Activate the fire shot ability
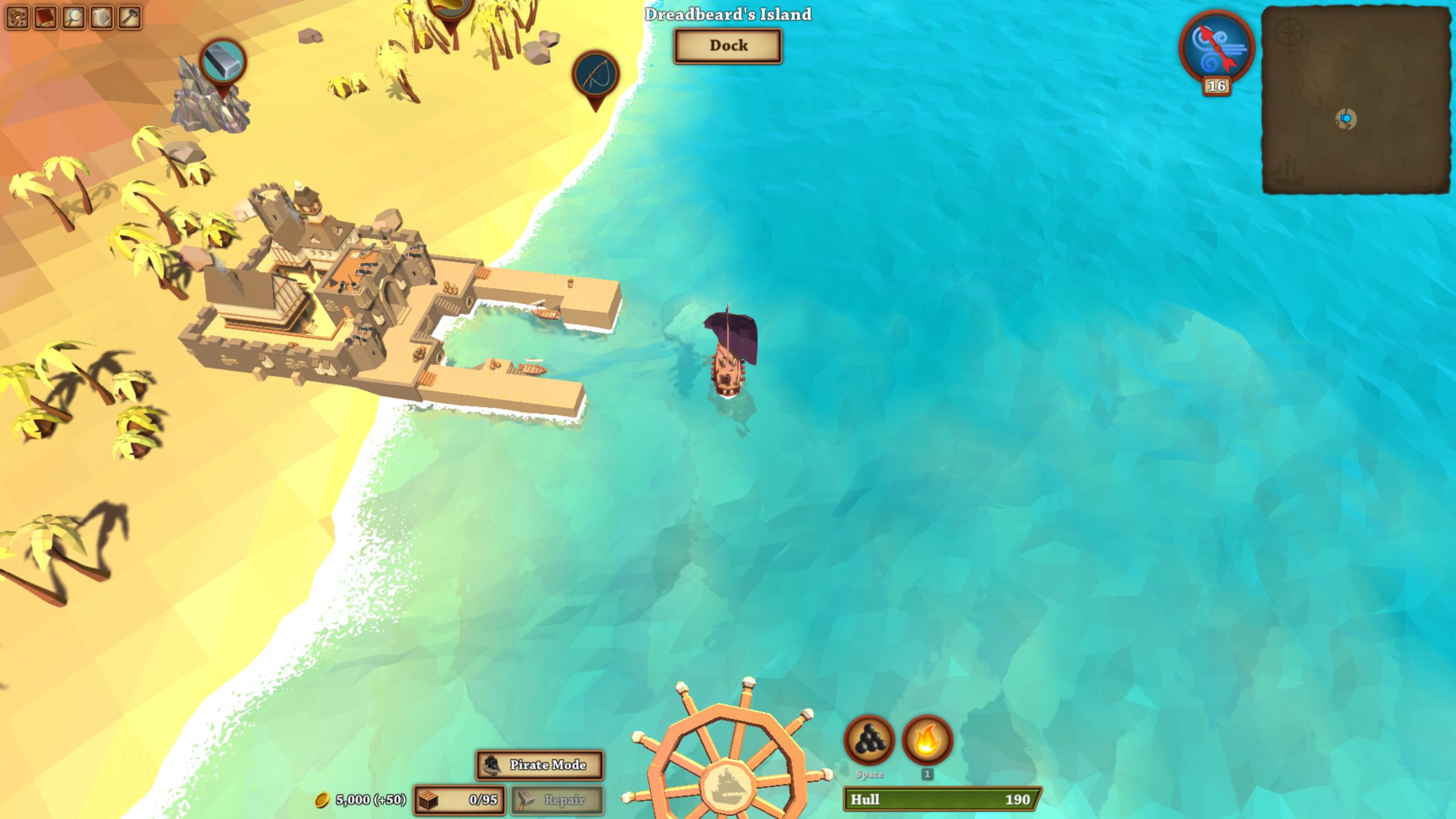Image resolution: width=1456 pixels, height=819 pixels. [x=927, y=740]
